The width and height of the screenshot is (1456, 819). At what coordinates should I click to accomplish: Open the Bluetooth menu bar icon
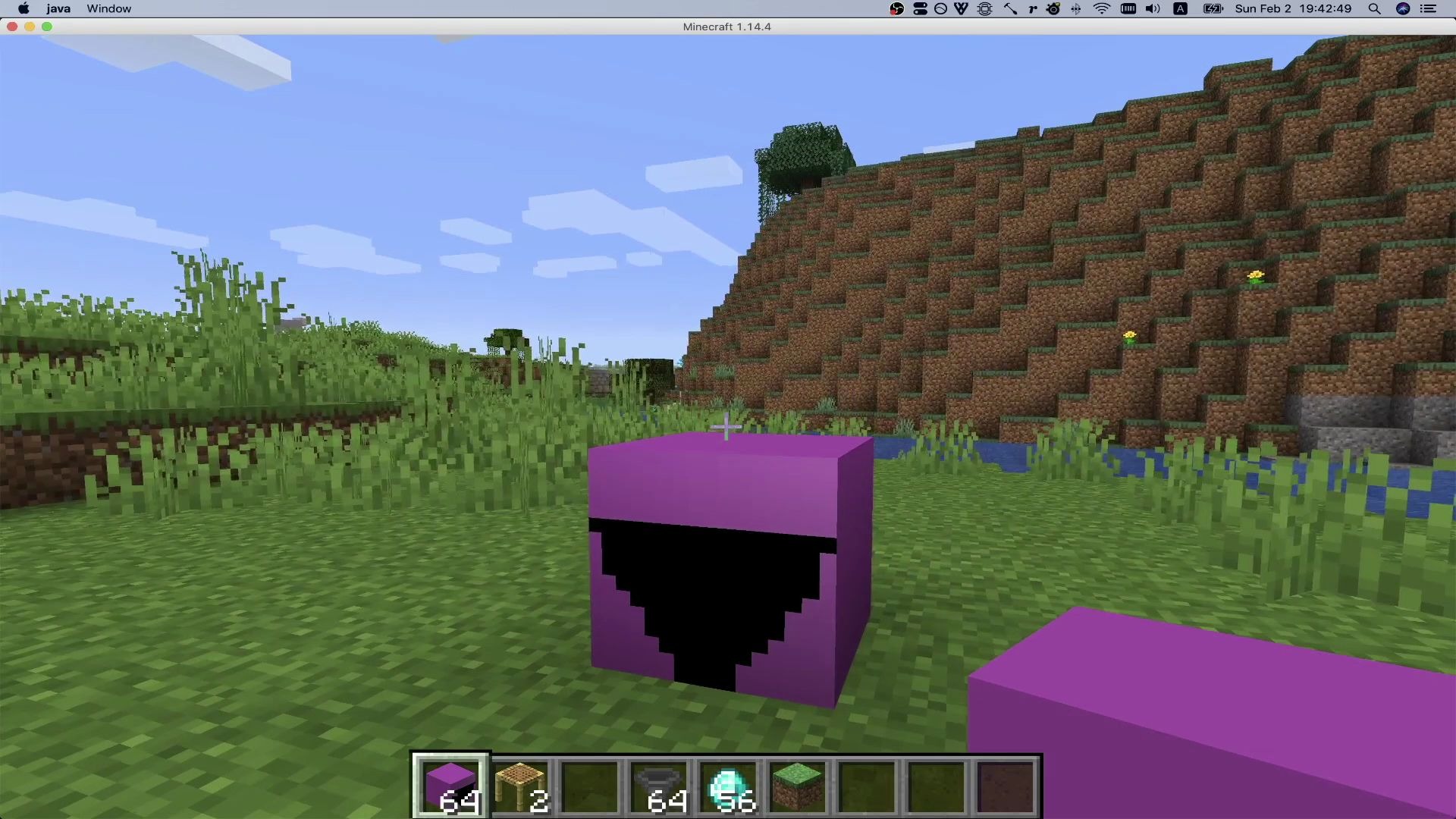tap(1076, 8)
